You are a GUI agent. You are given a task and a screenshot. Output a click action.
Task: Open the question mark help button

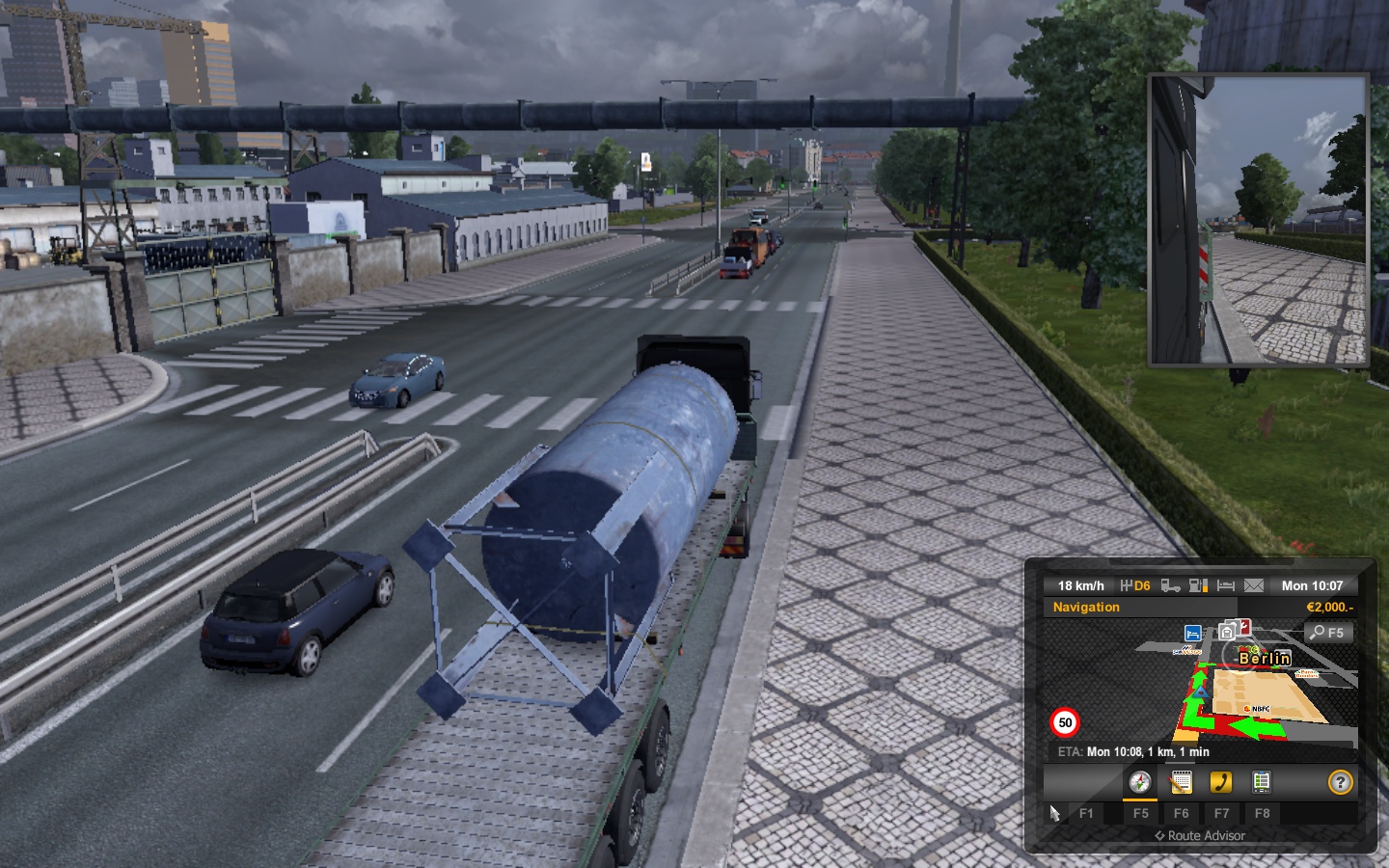pos(1340,782)
